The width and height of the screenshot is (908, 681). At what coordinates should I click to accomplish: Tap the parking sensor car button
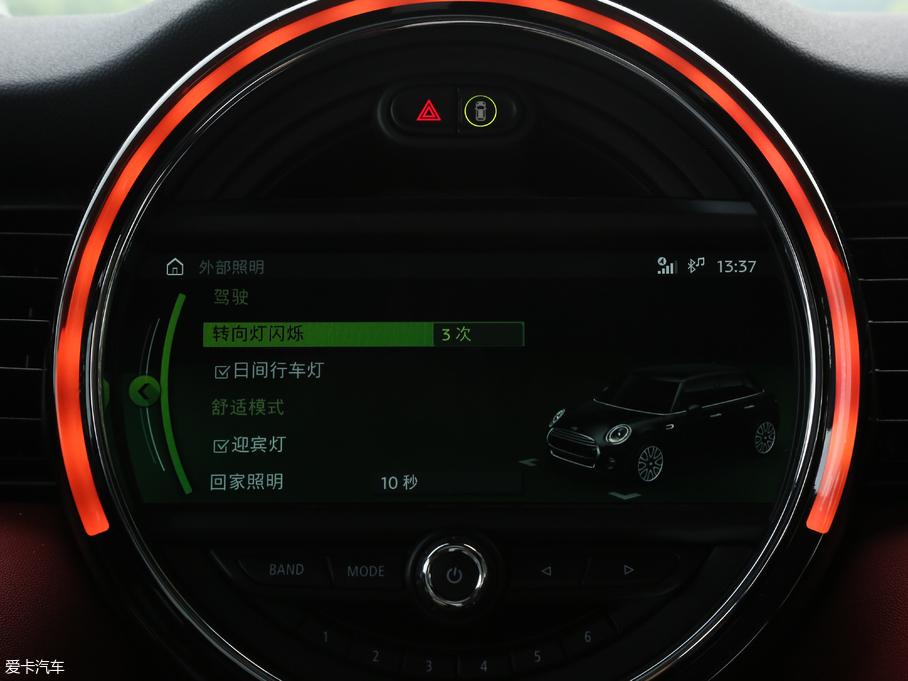point(481,111)
